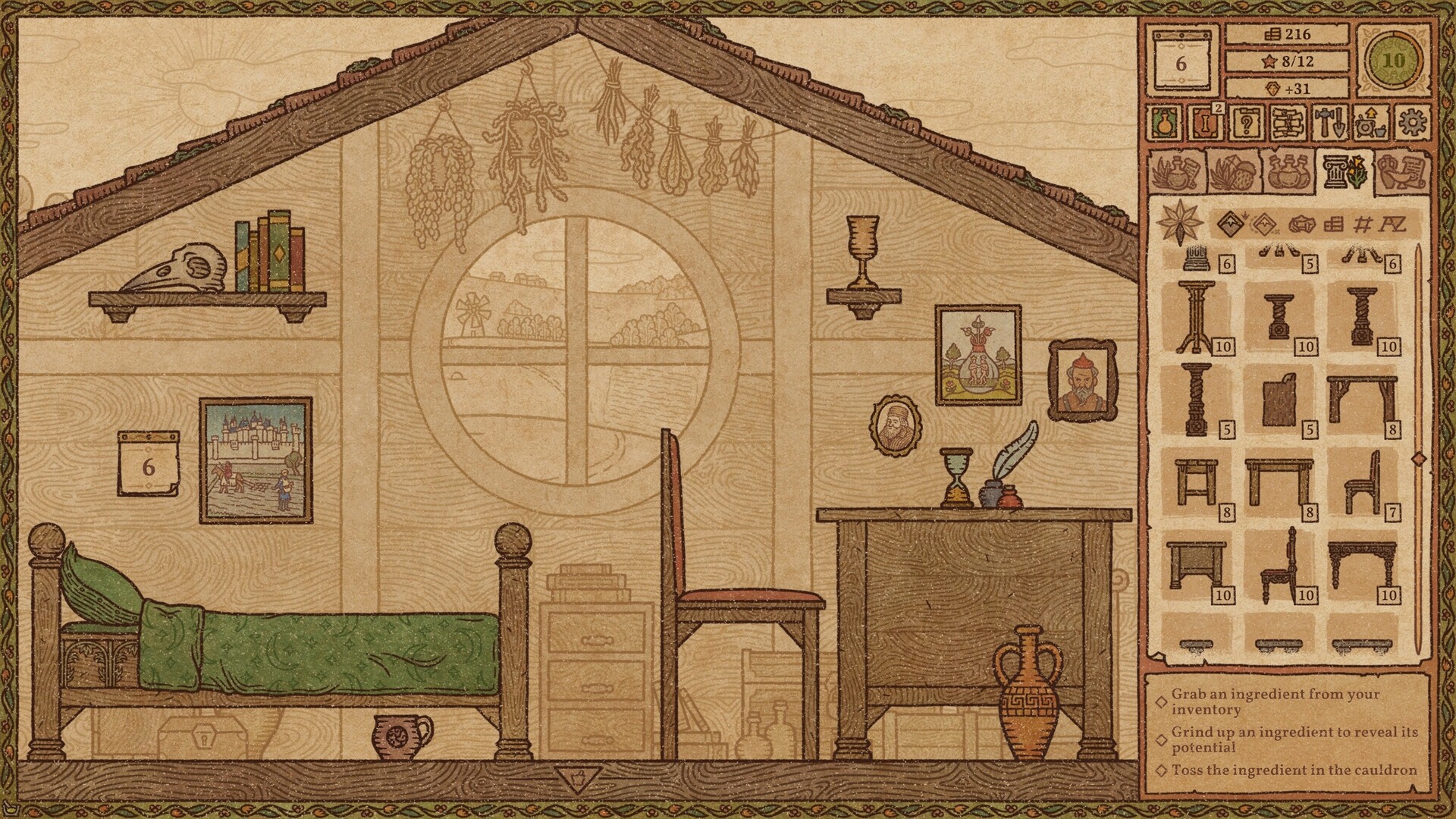1456x819 pixels.
Task: Open the recipe book scrolls icon
Action: [1287, 123]
